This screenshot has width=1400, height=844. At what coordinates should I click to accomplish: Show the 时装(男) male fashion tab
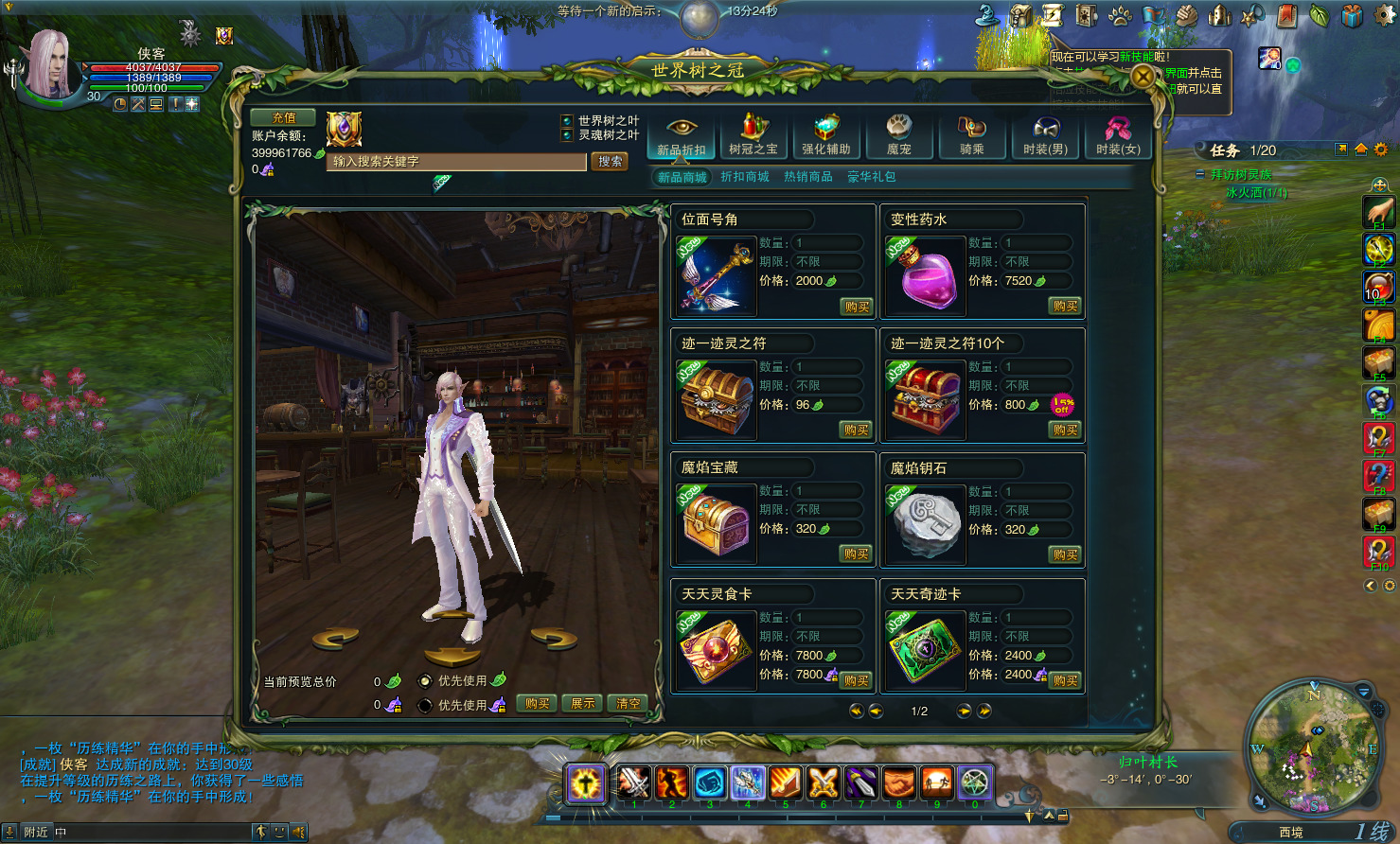[1045, 135]
